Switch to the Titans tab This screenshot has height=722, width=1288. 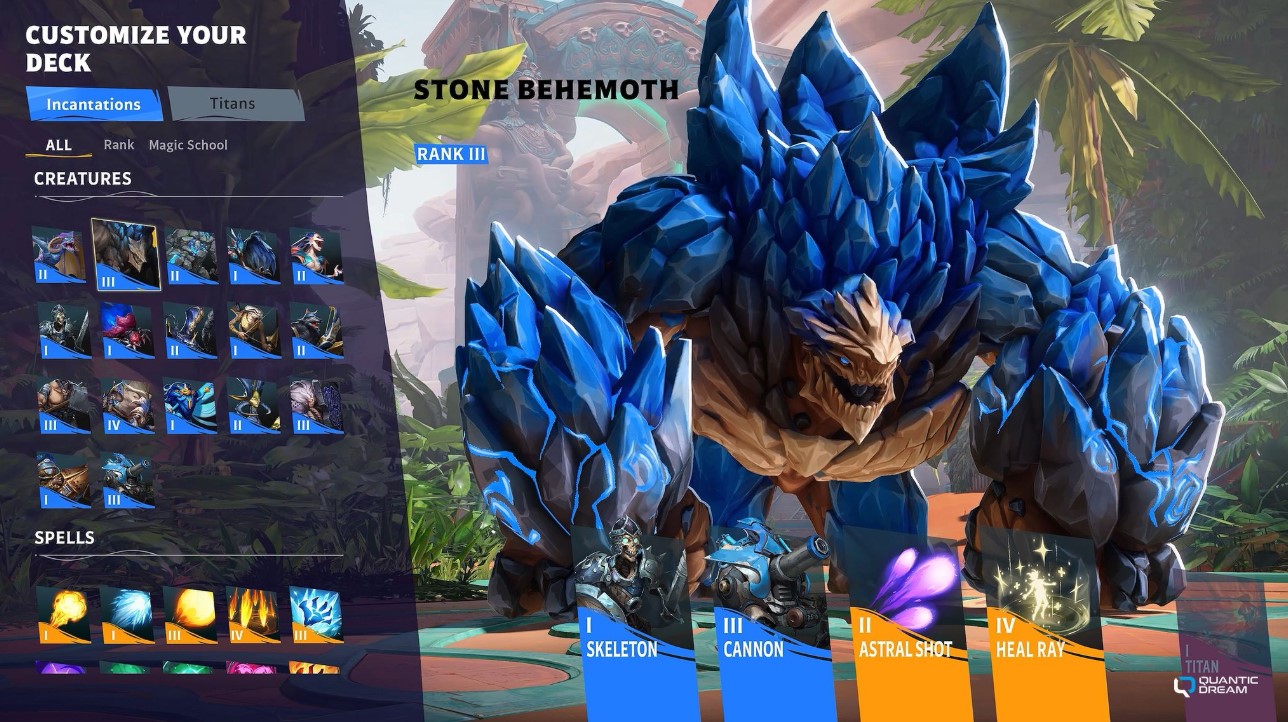[x=234, y=104]
